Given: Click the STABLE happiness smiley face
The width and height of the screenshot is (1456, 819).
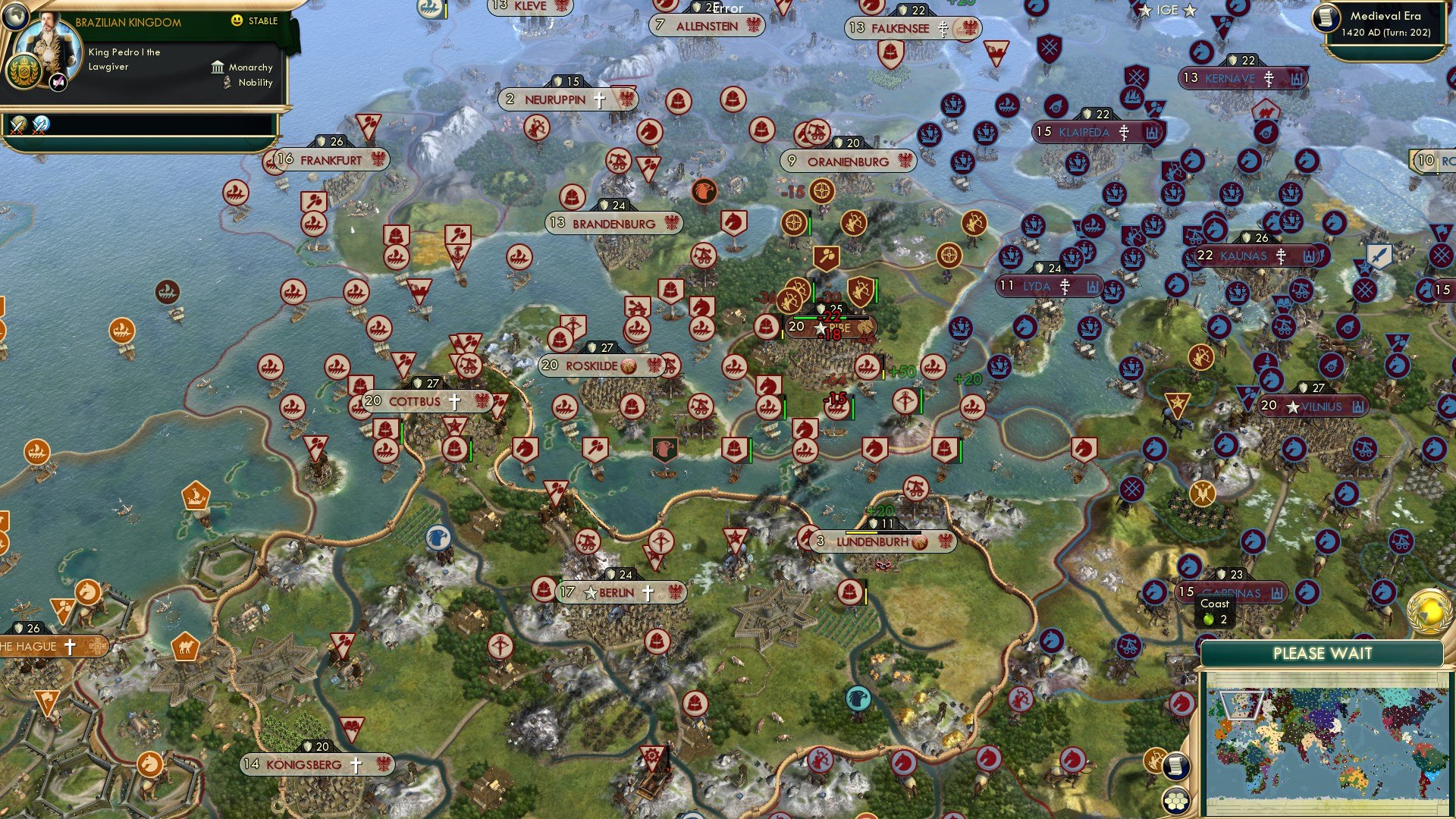Looking at the screenshot, I should 237,22.
